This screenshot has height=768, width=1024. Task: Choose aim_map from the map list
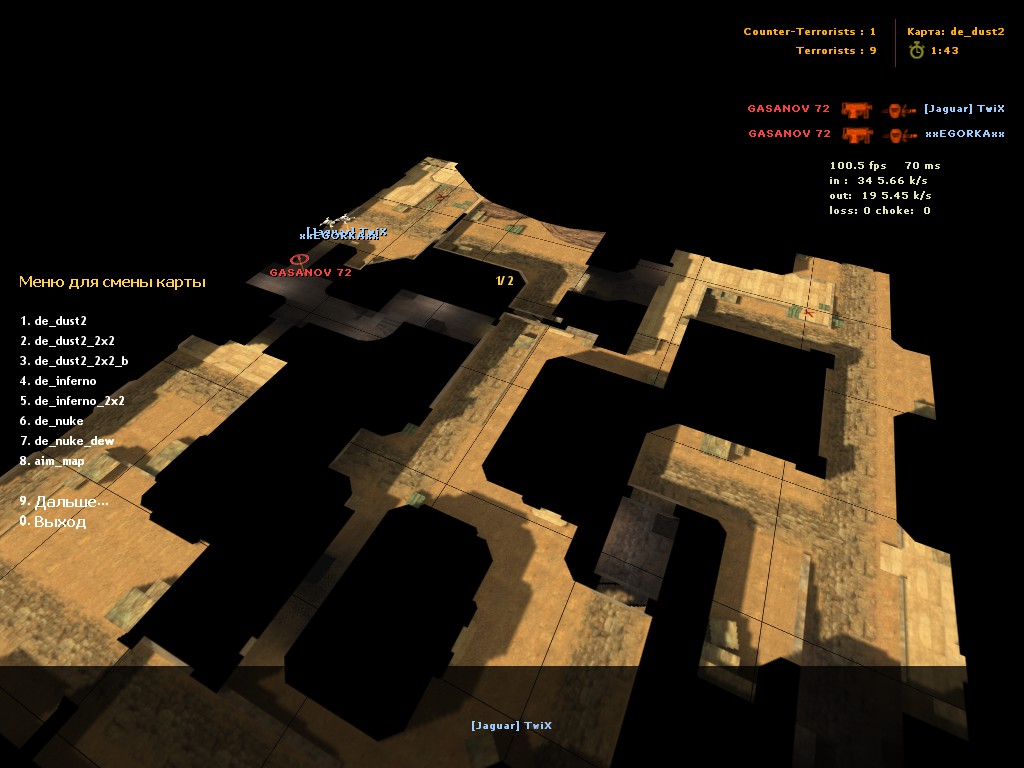coord(59,461)
